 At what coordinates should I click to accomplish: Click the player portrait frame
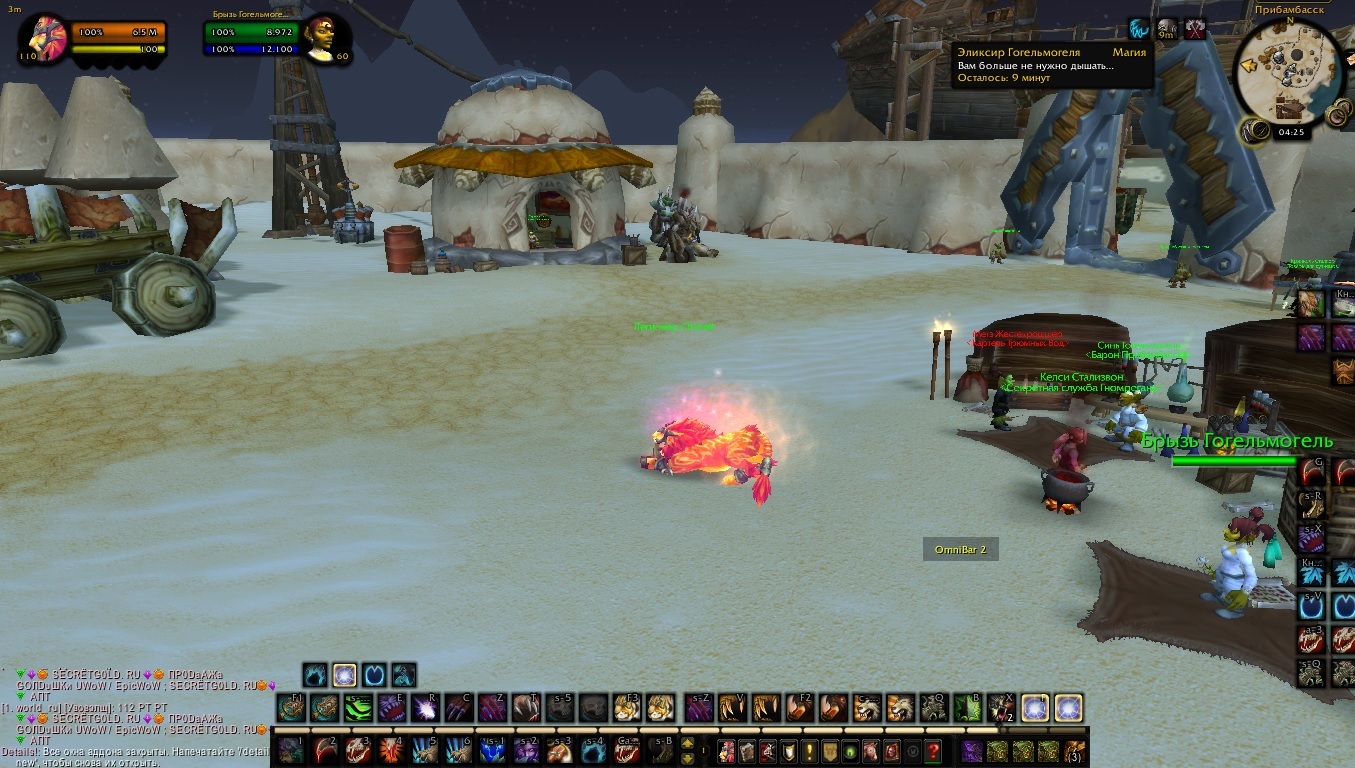[x=43, y=39]
